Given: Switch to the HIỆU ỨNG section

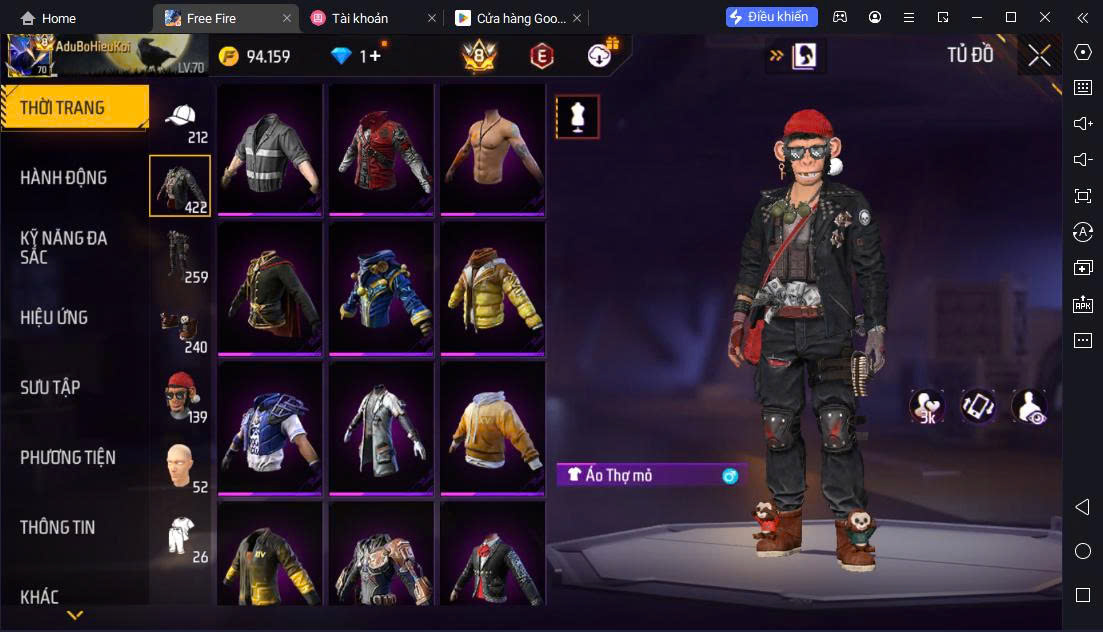Looking at the screenshot, I should tap(54, 318).
